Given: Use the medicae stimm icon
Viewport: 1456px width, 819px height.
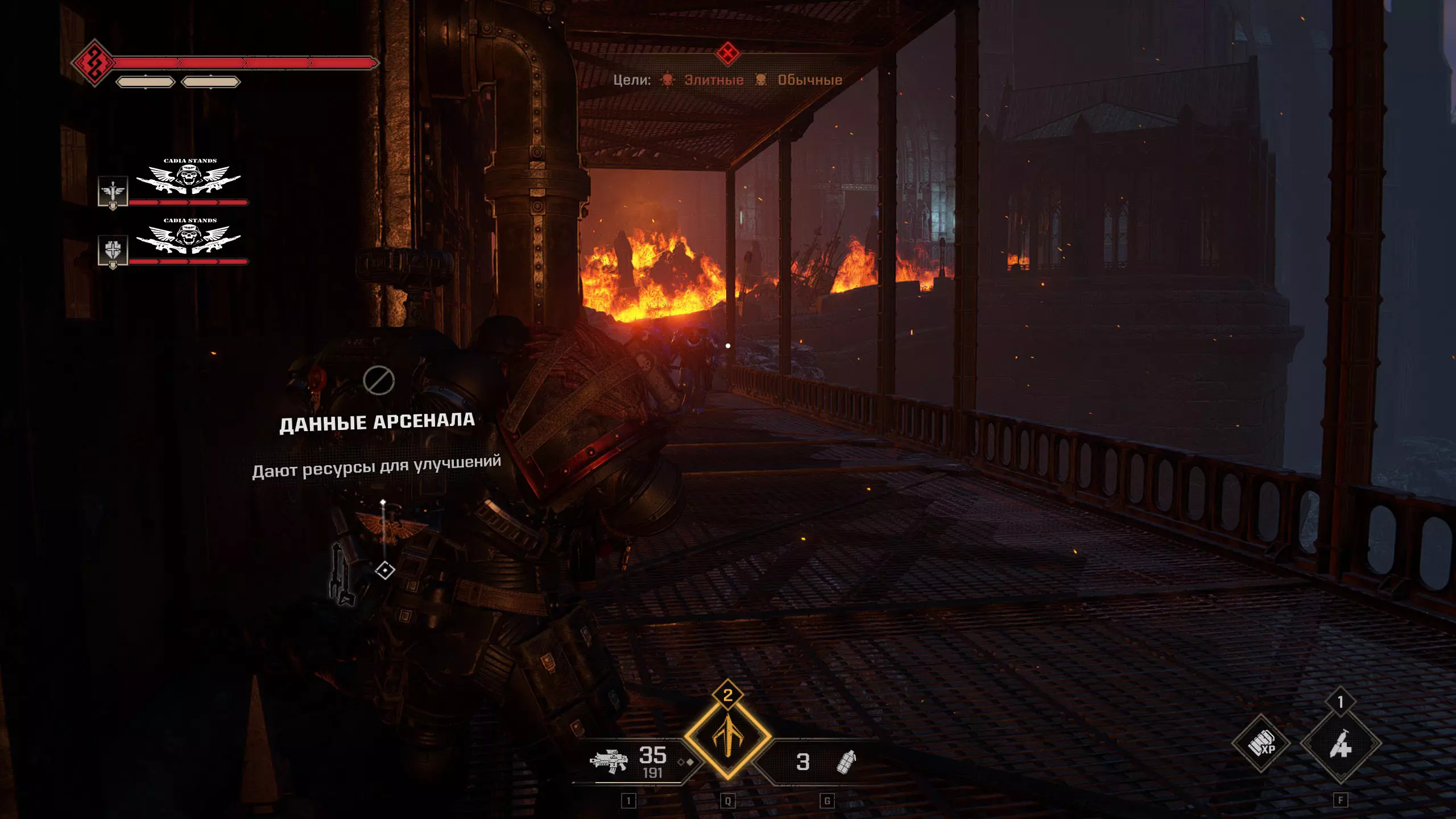Looking at the screenshot, I should click(1341, 744).
